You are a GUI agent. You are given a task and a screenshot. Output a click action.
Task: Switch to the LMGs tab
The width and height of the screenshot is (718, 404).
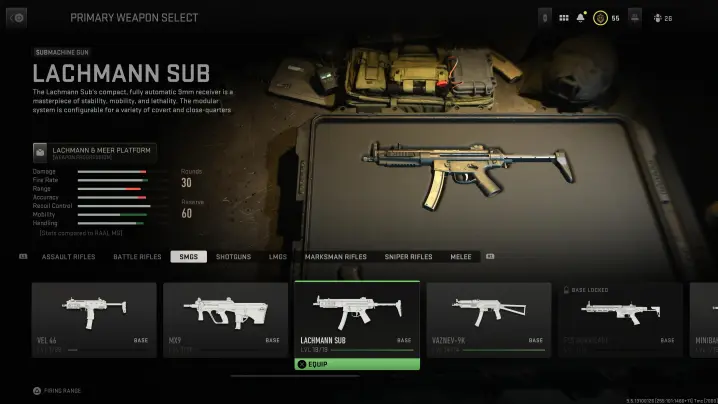click(278, 257)
